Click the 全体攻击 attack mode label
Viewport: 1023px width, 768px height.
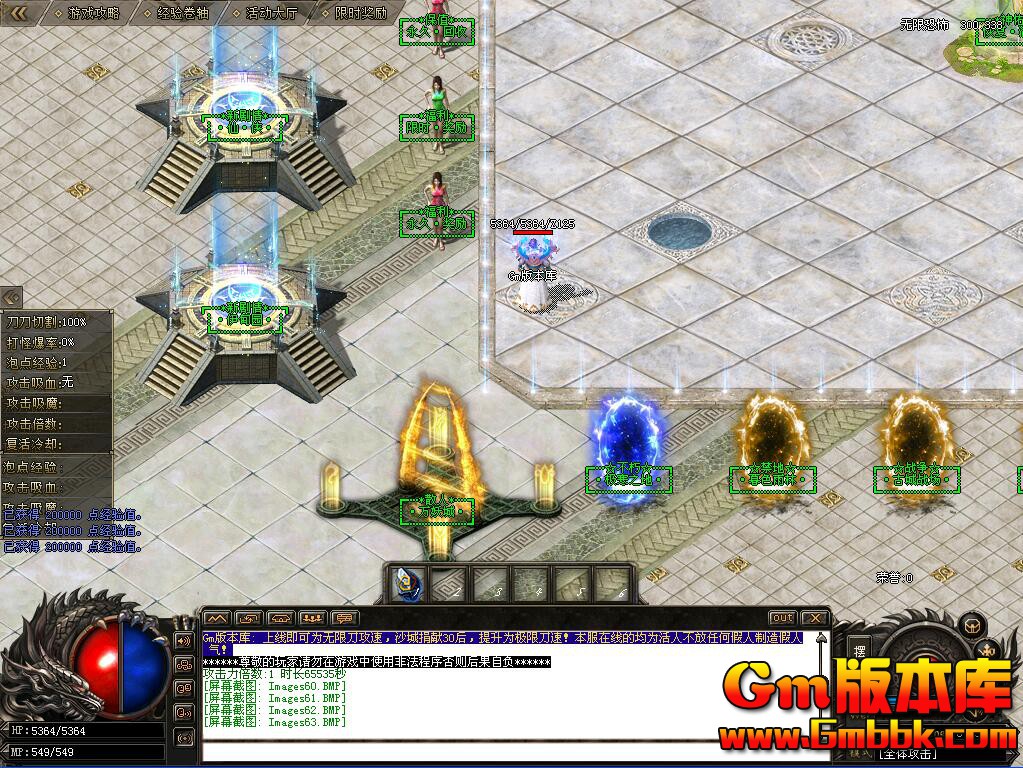(909, 754)
